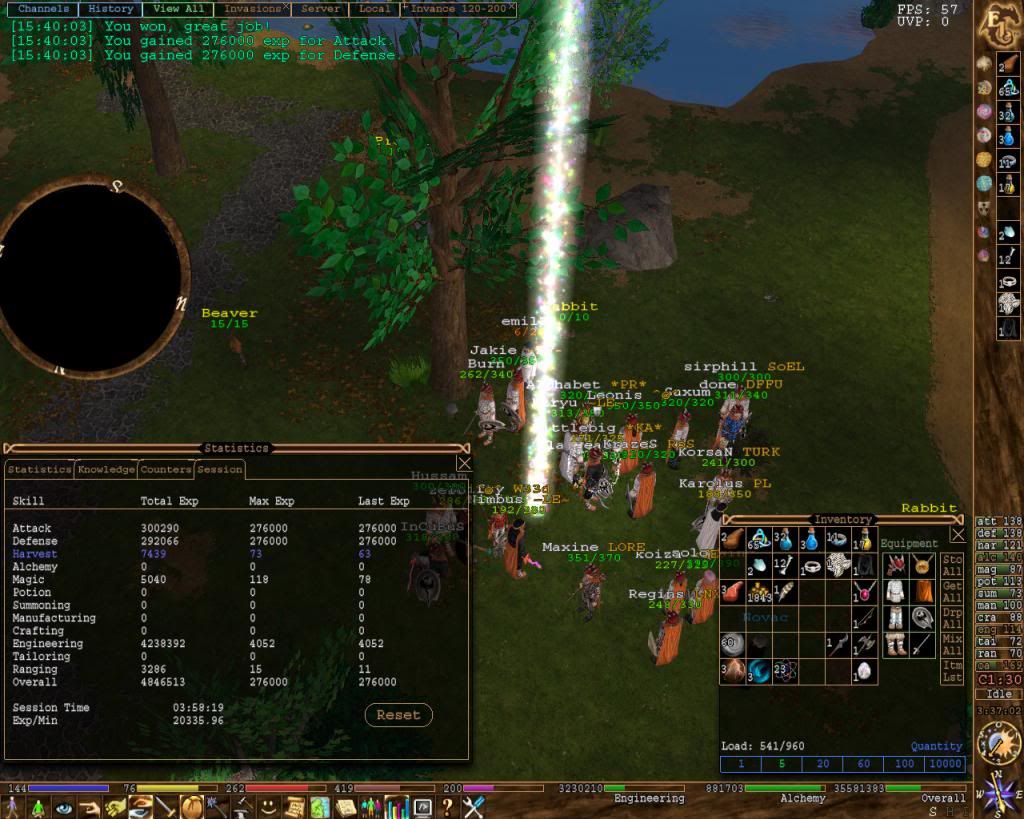1024x819 pixels.
Task: Switch to the Knowledge tab
Action: pos(106,469)
